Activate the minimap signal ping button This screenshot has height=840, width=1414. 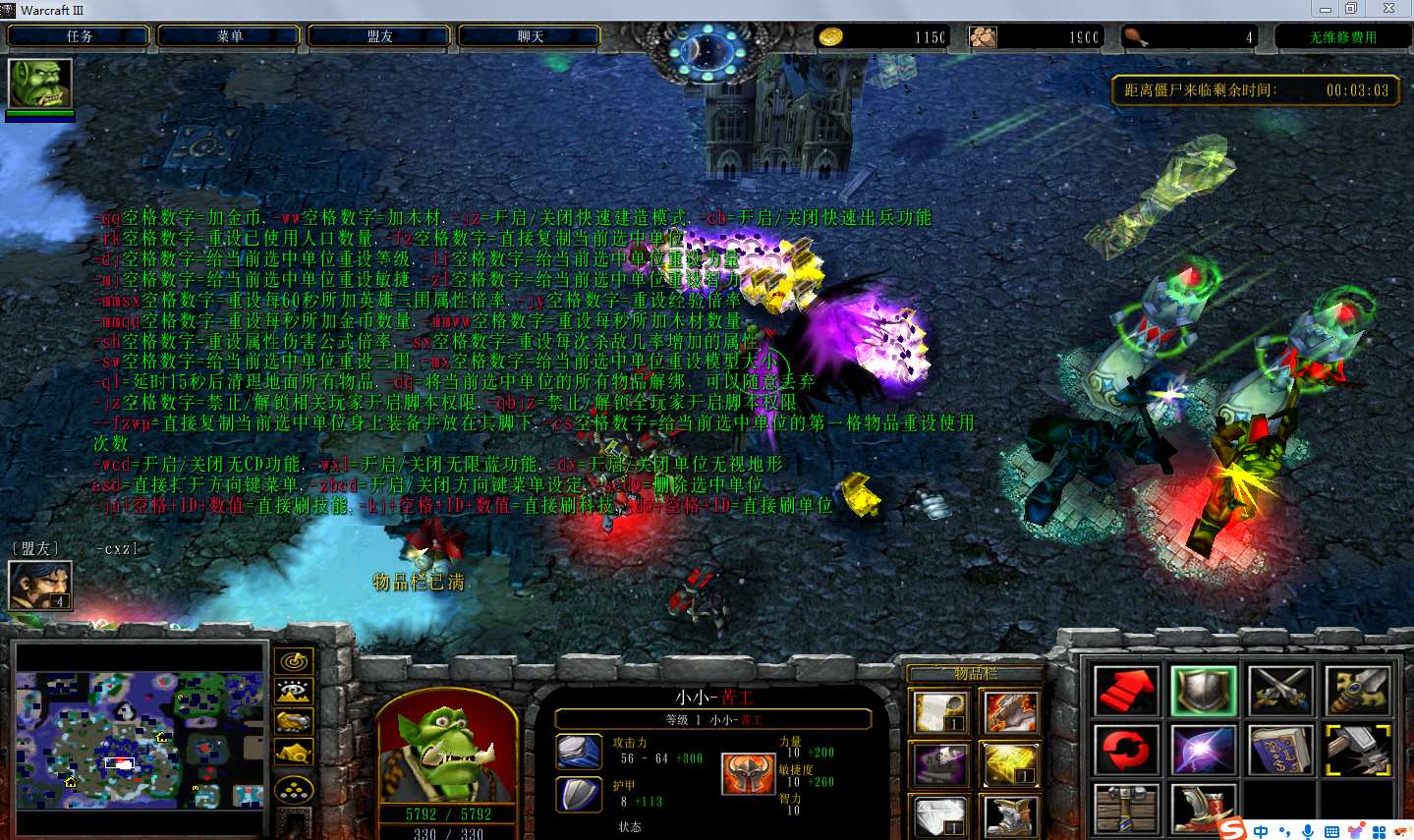295,661
